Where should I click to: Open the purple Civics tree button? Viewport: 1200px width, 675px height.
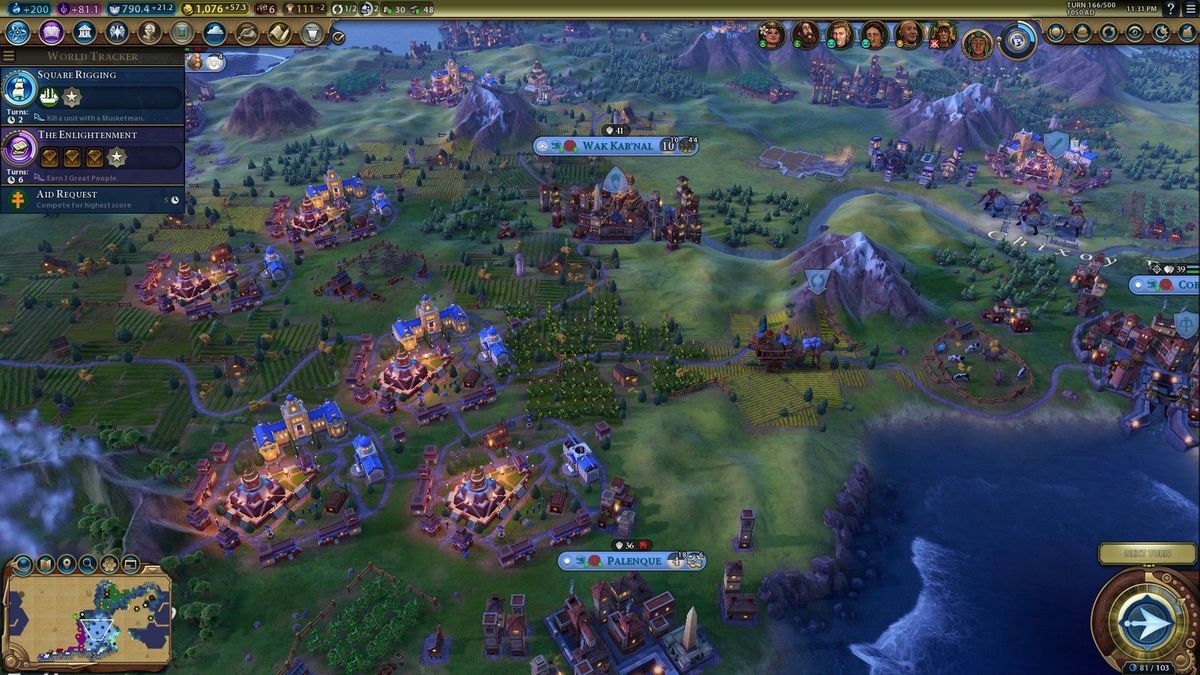[x=52, y=32]
